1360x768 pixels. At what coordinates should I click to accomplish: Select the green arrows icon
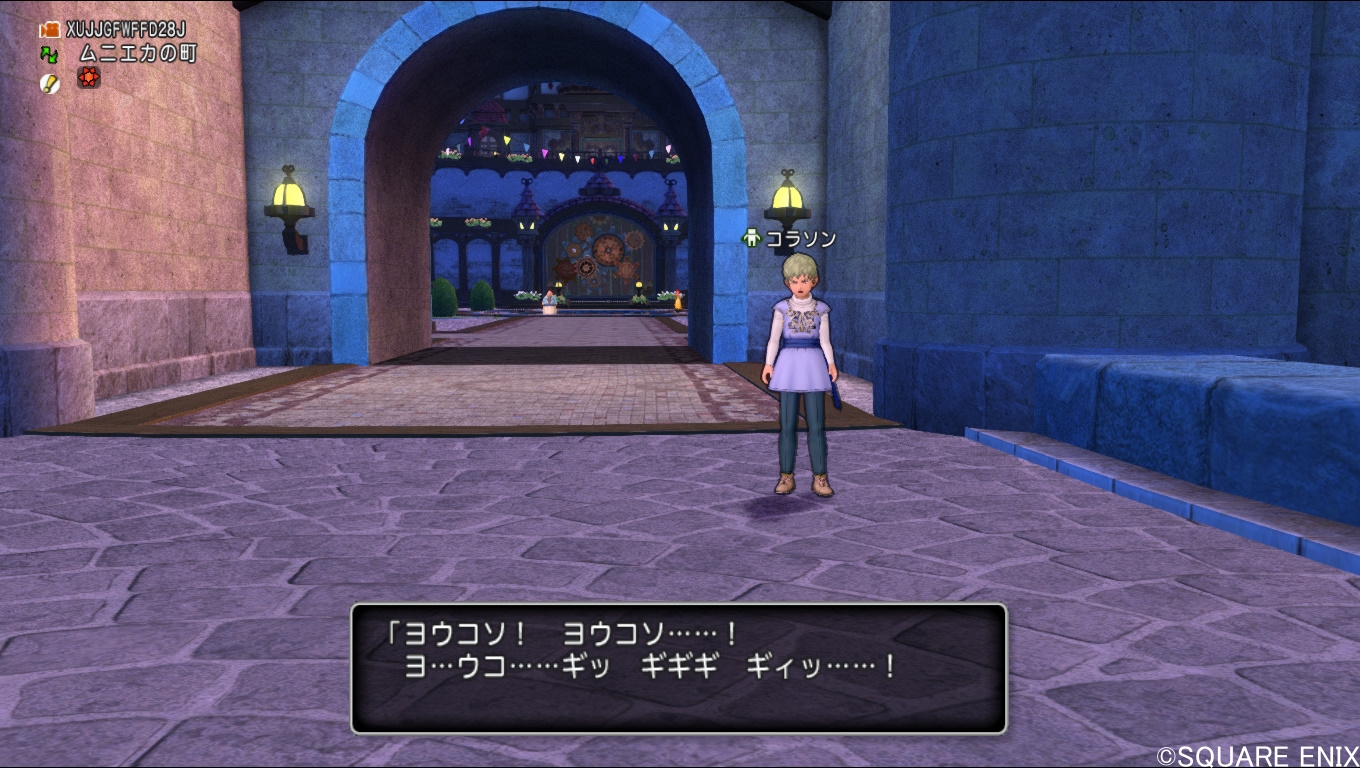click(x=49, y=54)
